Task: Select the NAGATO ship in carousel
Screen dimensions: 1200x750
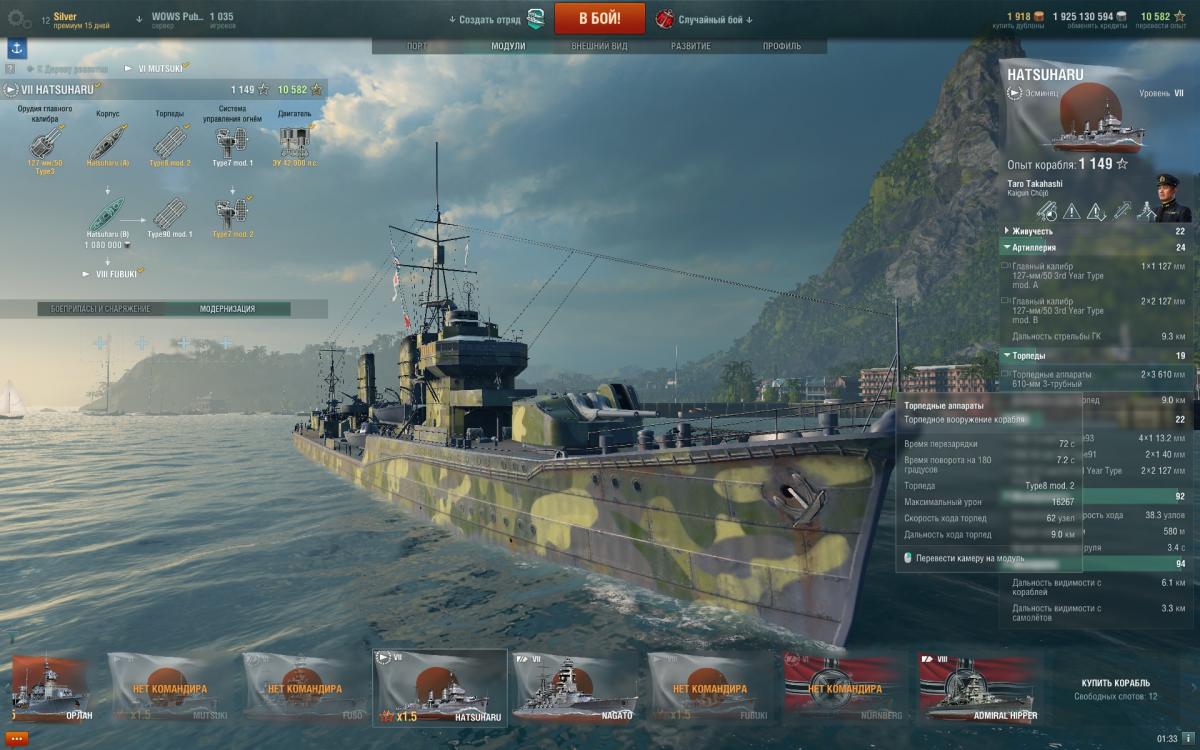Action: click(x=574, y=686)
